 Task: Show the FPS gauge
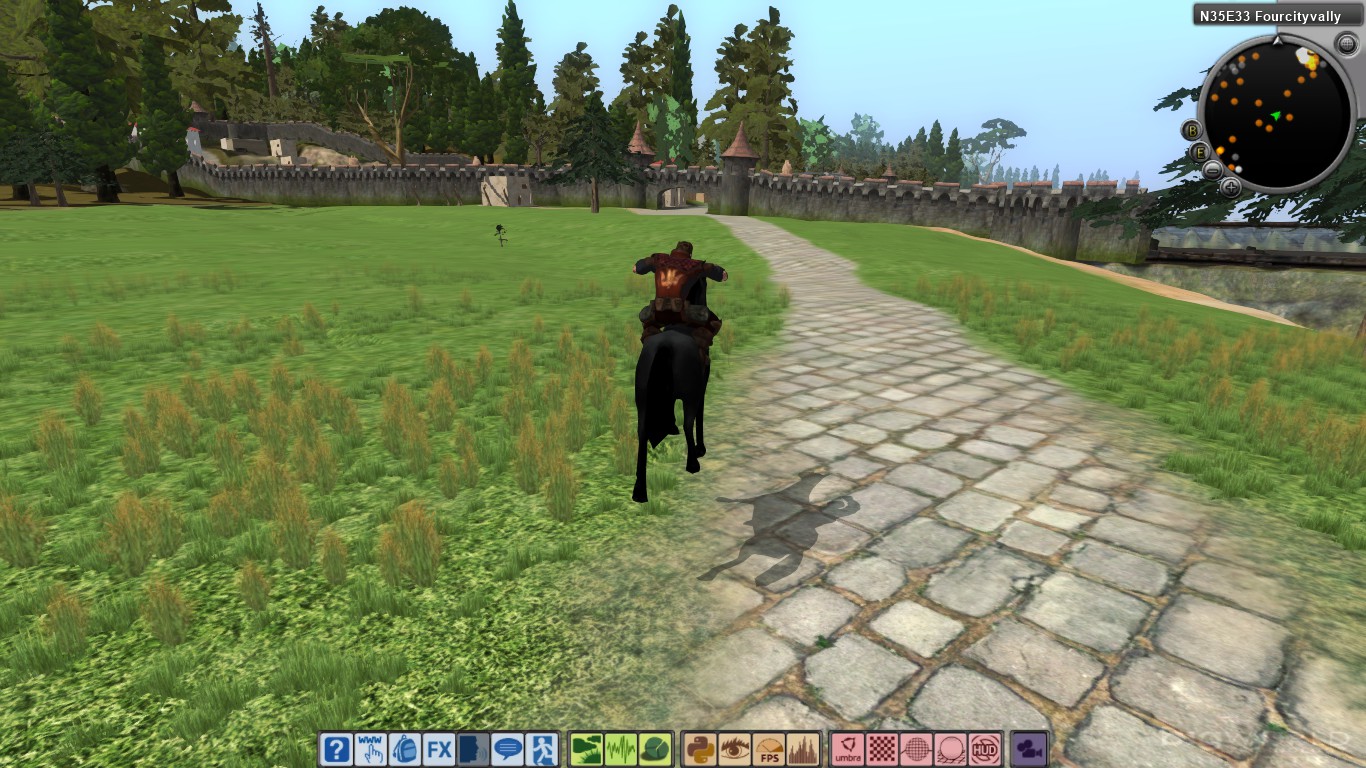(x=768, y=749)
